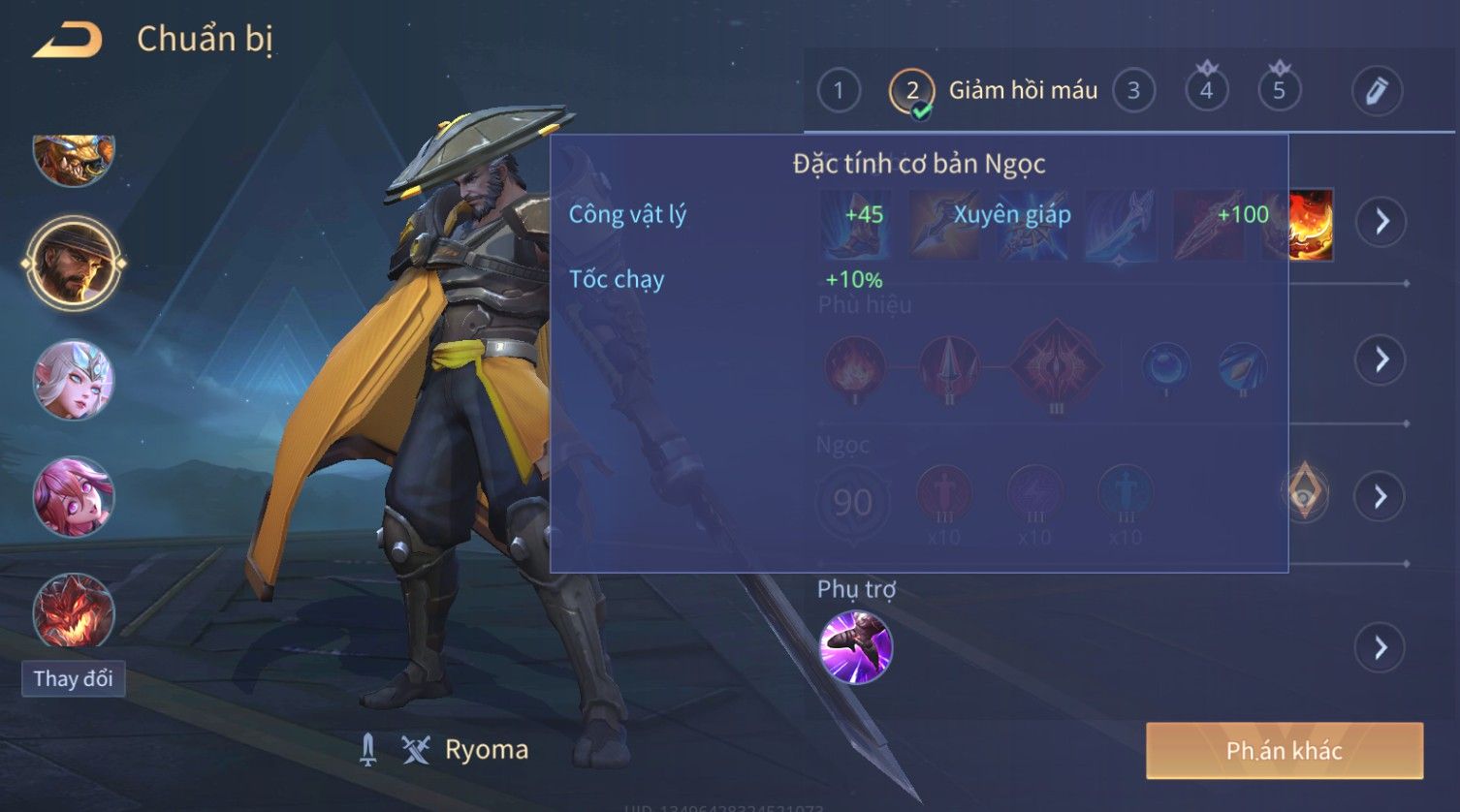This screenshot has height=812, width=1460.
Task: Open the equipment build arrow
Action: point(1381,222)
